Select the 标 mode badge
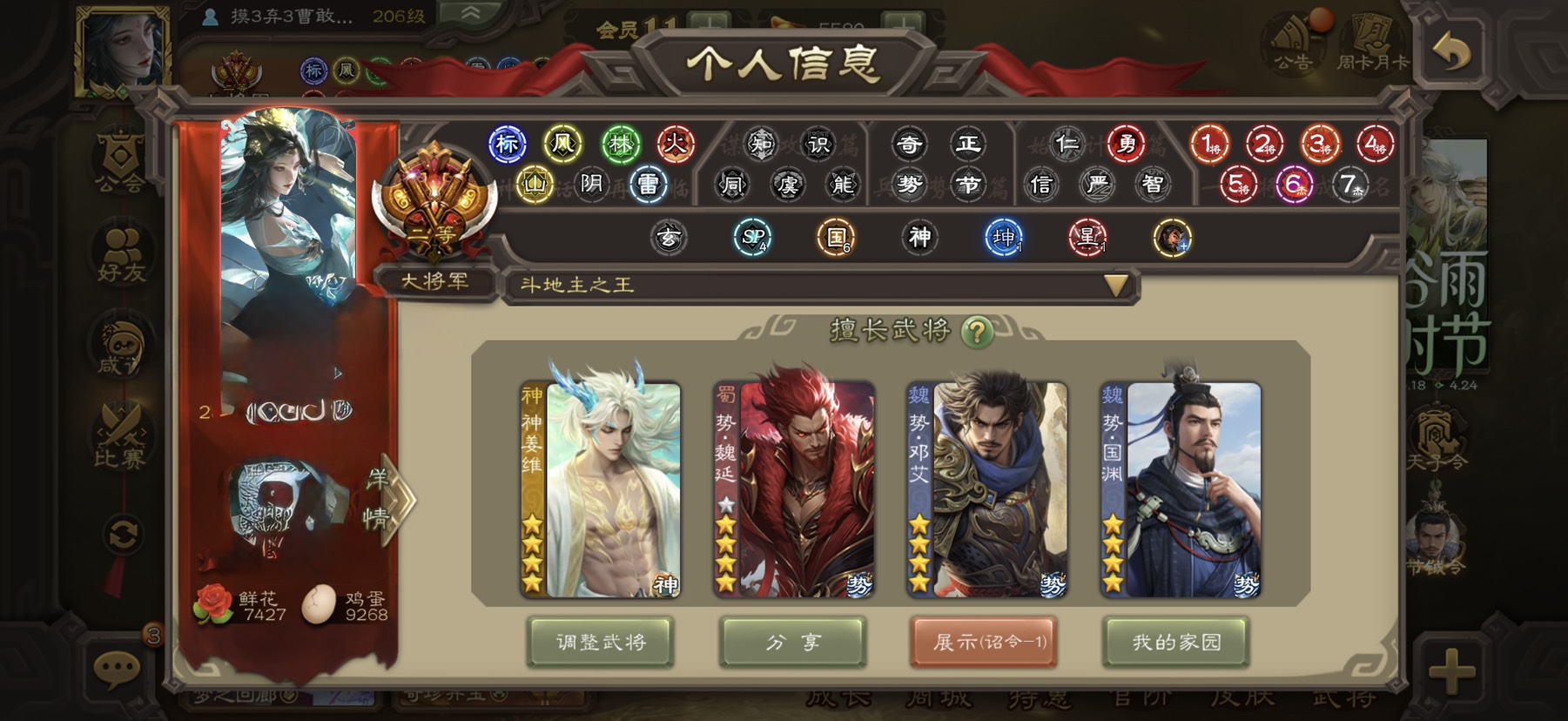Screen dimensions: 1568x721 508,145
